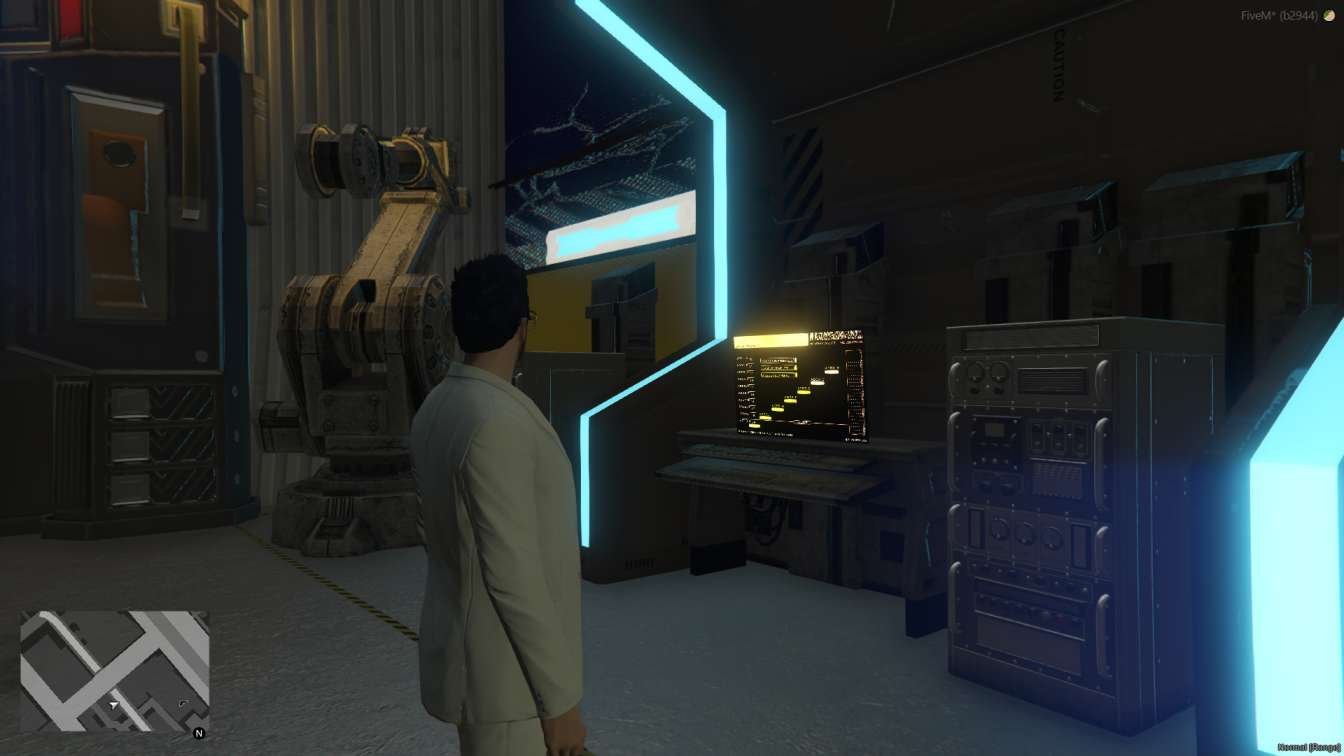This screenshot has width=1344, height=756.
Task: Click the north N compass marker
Action: (199, 733)
